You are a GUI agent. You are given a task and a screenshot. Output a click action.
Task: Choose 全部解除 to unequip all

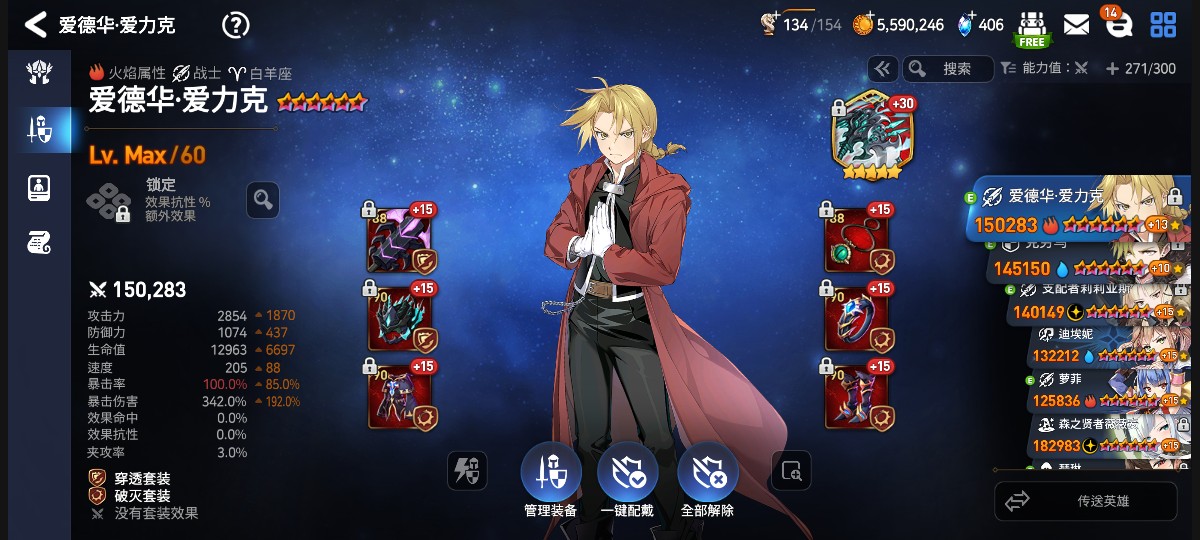coord(707,478)
